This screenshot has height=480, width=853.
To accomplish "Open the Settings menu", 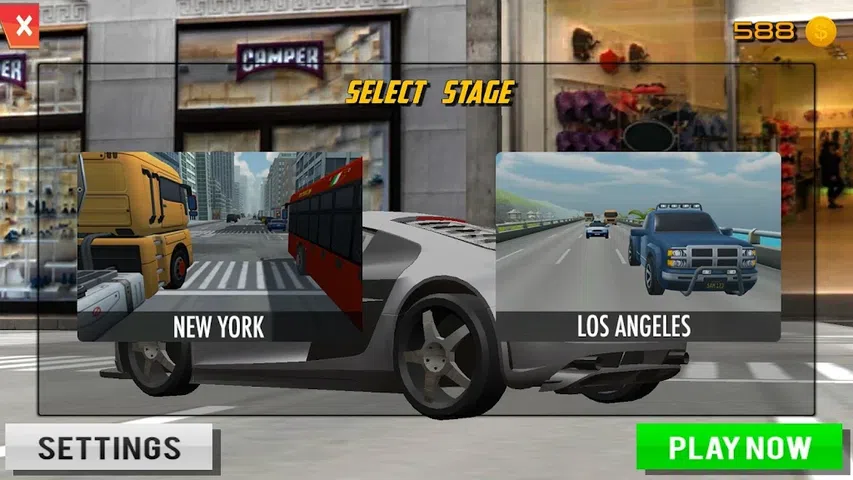I will click(109, 447).
